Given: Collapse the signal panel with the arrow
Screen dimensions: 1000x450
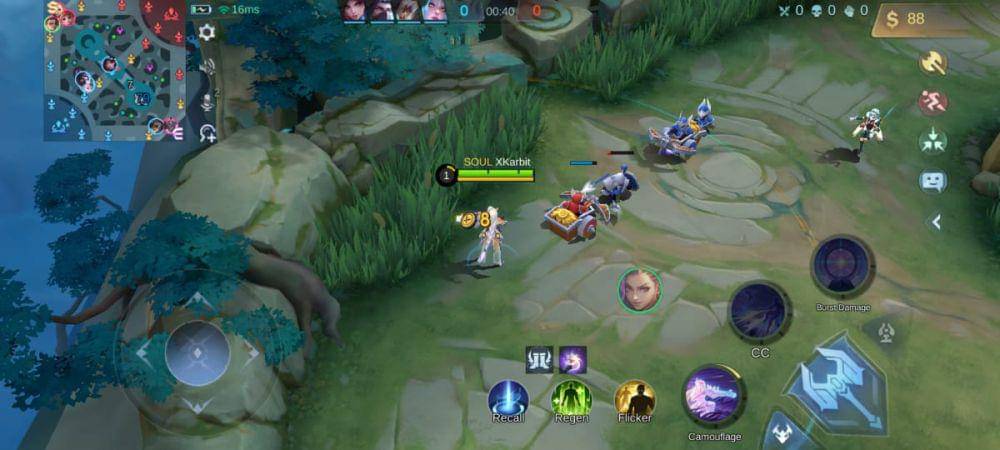Looking at the screenshot, I should [x=936, y=222].
